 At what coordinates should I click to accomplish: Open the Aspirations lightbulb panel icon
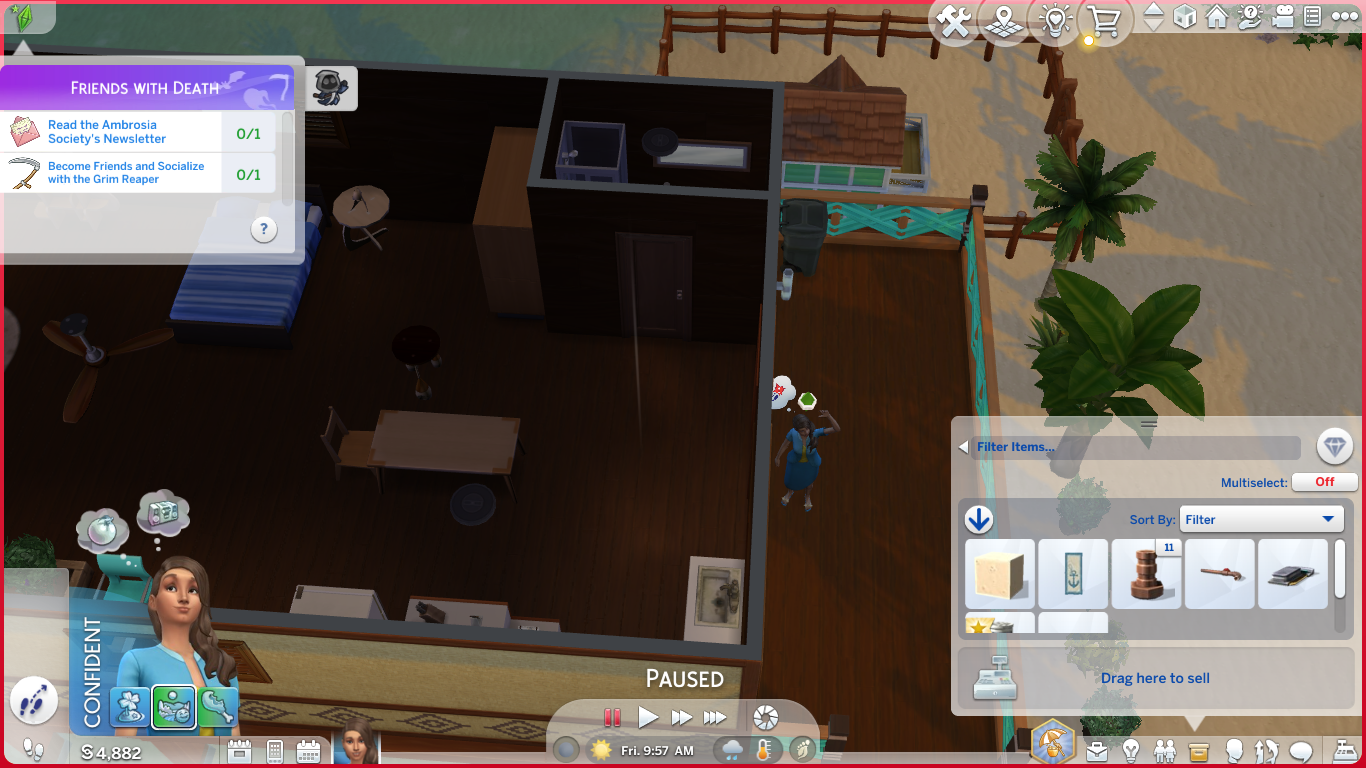(x=1133, y=750)
